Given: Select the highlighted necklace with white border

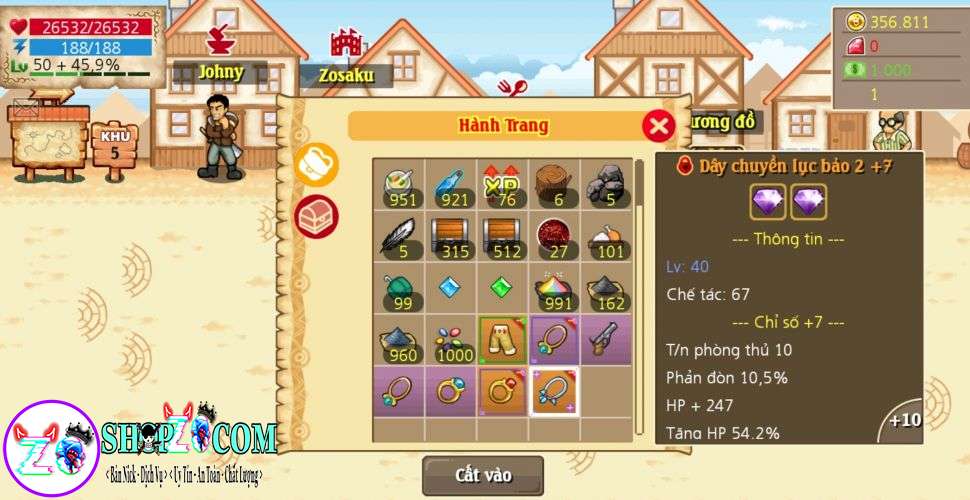Looking at the screenshot, I should click(556, 392).
